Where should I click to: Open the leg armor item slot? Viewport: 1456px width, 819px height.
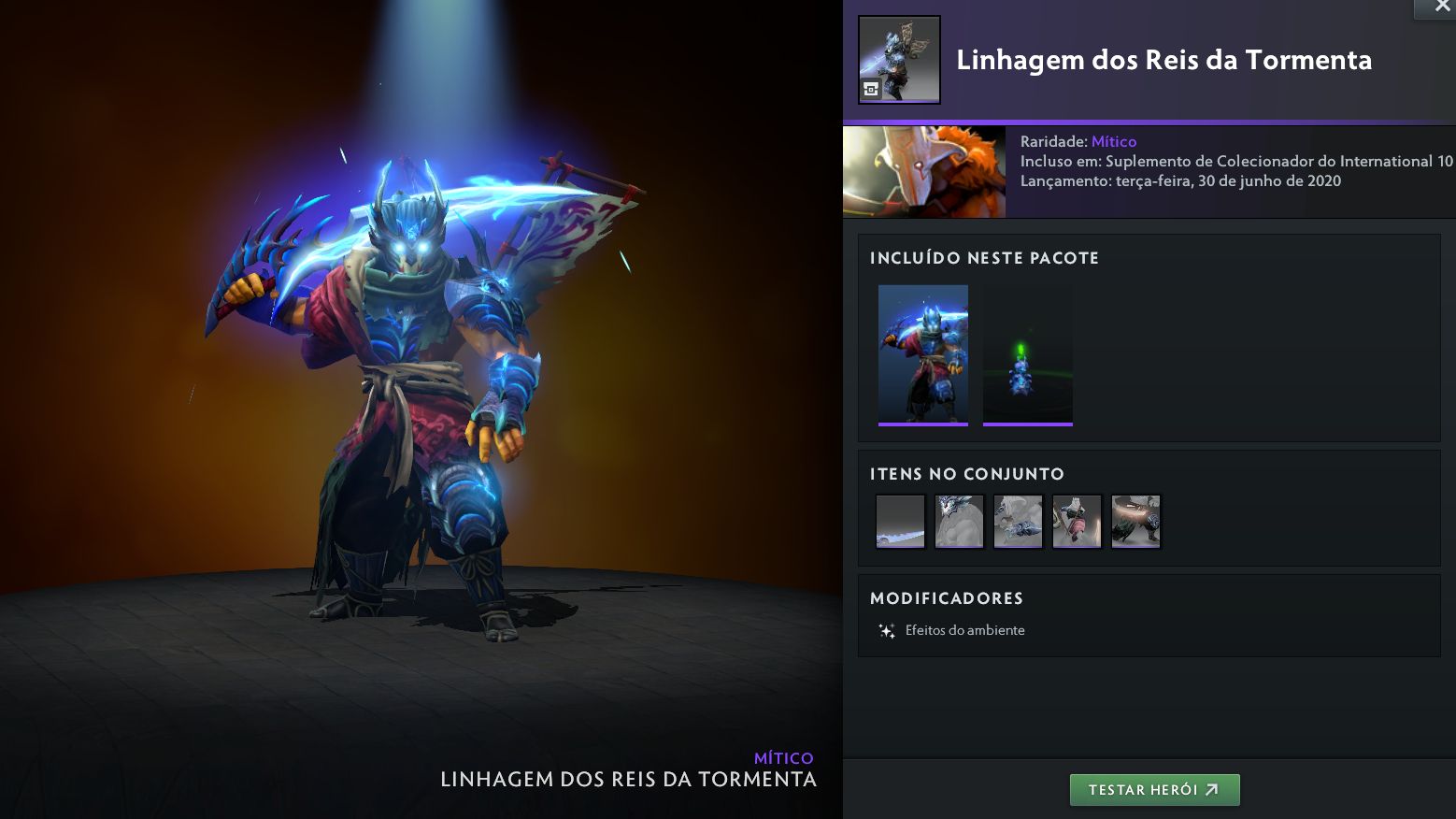(x=1135, y=522)
